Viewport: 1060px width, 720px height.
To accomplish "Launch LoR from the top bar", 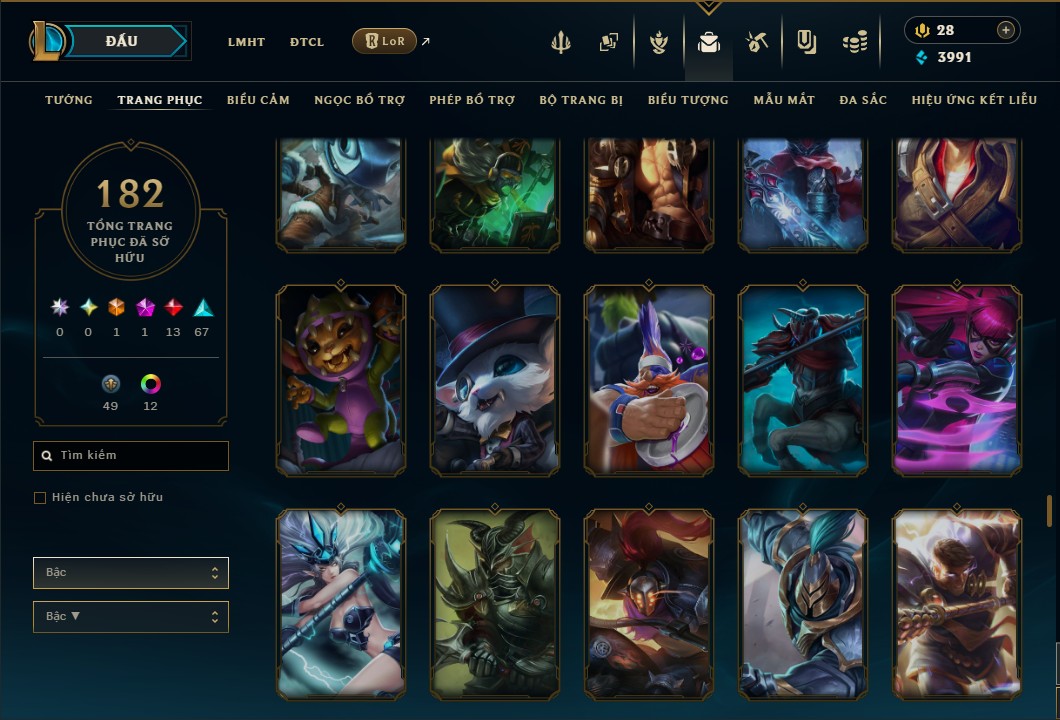I will click(384, 41).
